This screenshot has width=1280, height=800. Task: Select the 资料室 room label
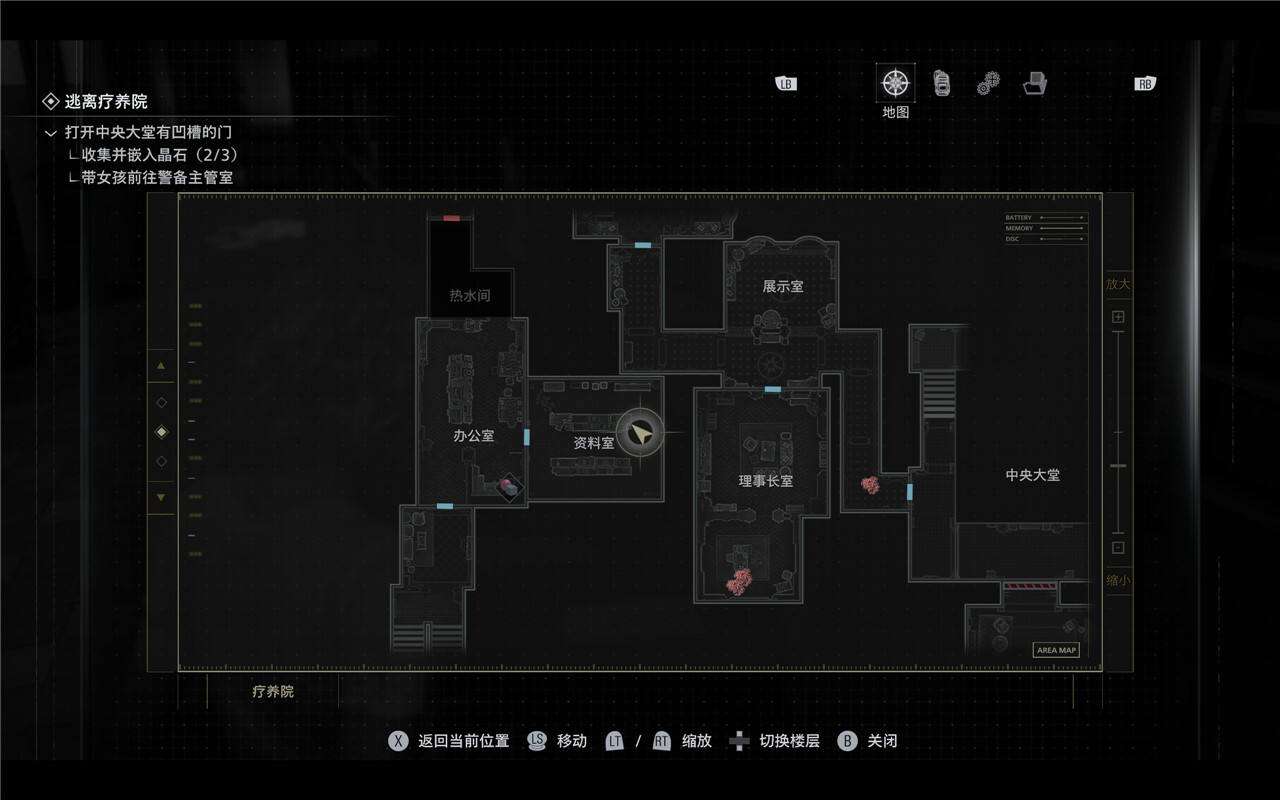pos(593,442)
